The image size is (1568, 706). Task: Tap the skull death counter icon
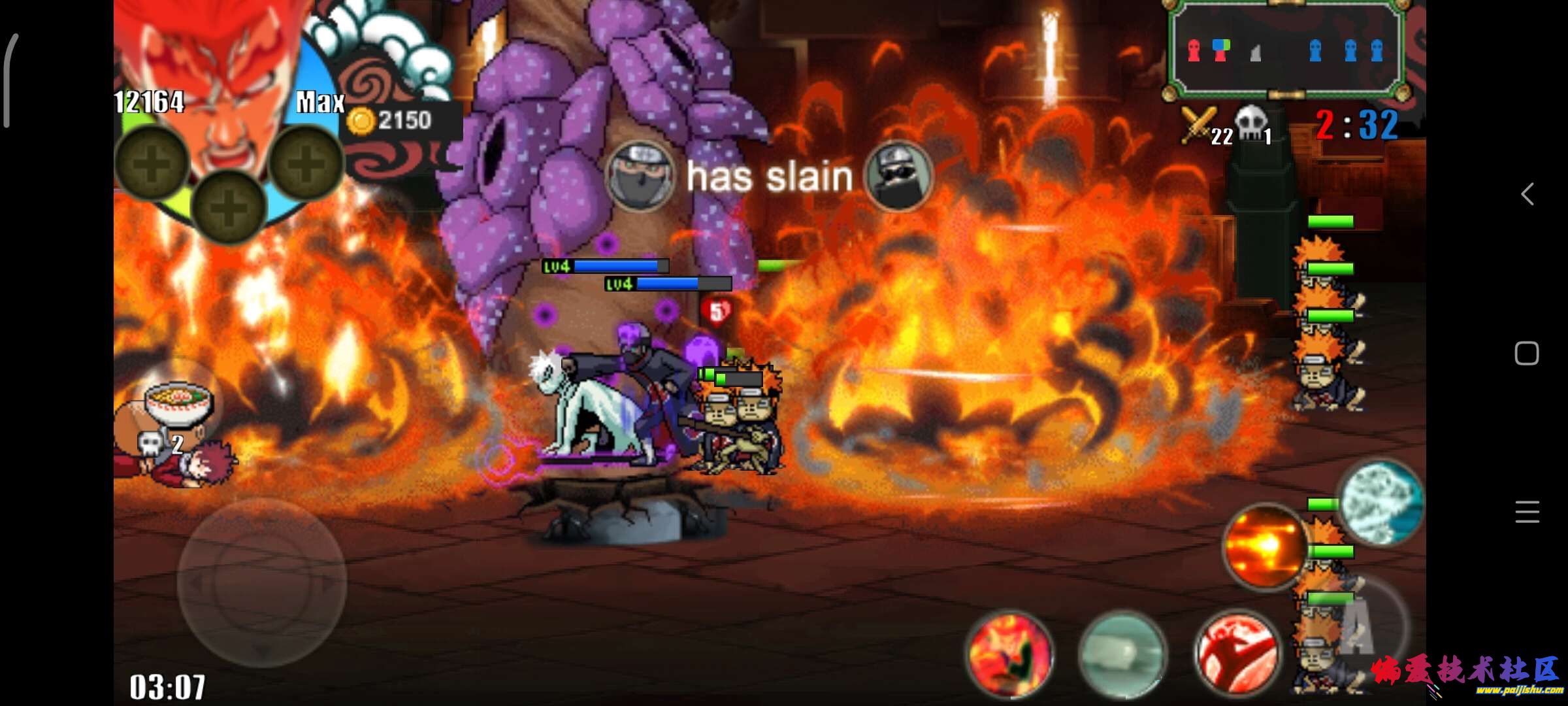[1250, 124]
